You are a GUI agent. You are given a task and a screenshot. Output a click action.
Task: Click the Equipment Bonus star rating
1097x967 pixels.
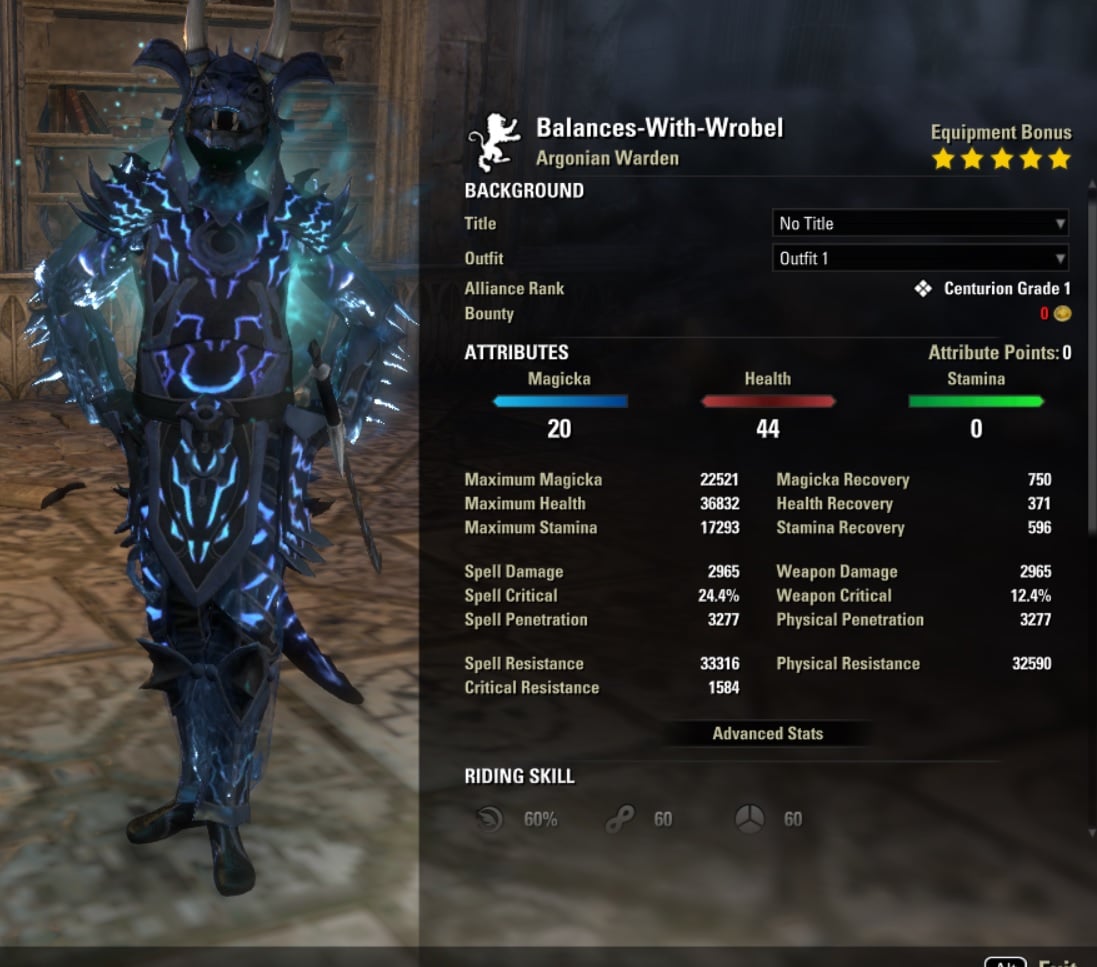click(1000, 159)
